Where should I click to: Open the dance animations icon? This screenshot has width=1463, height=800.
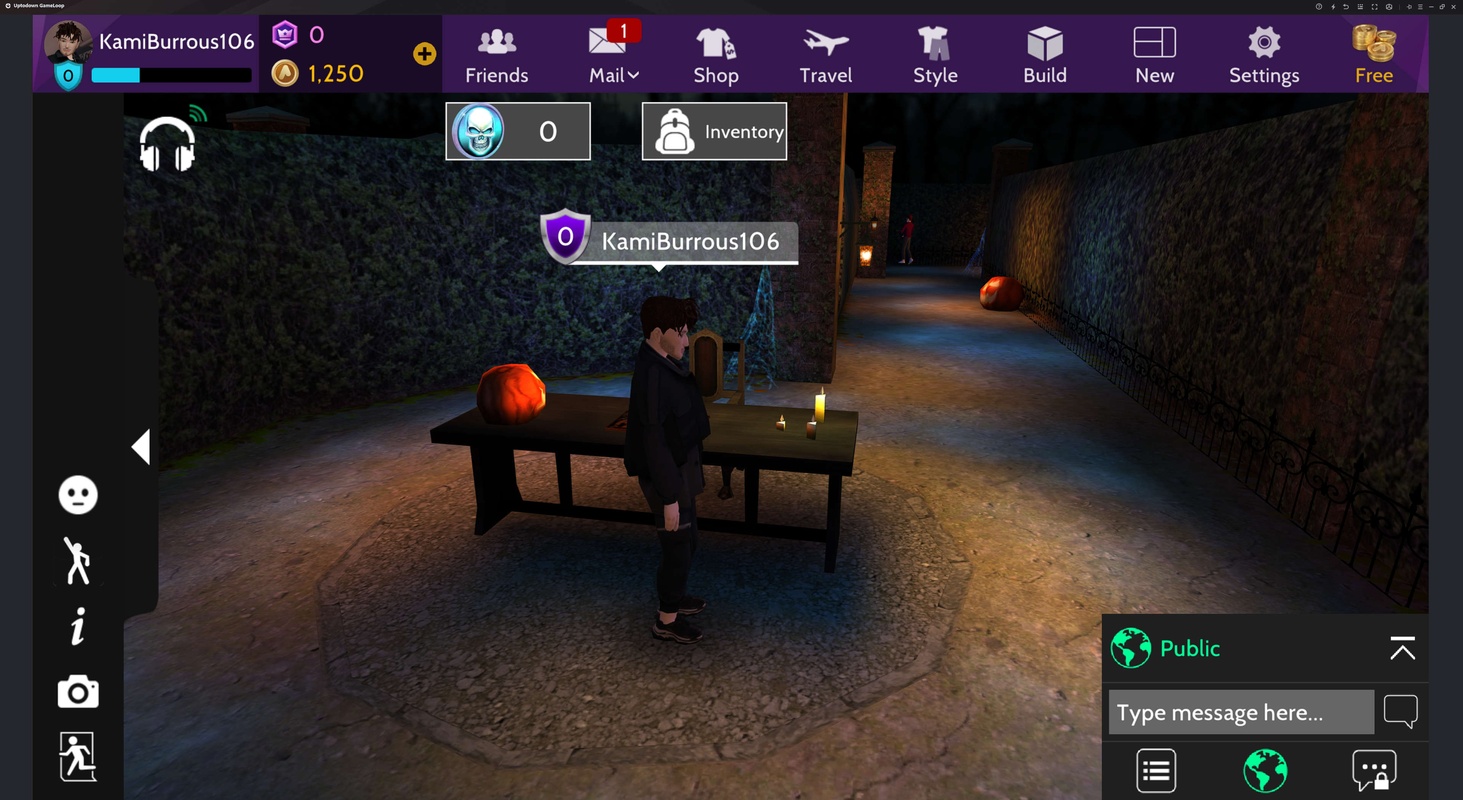78,560
